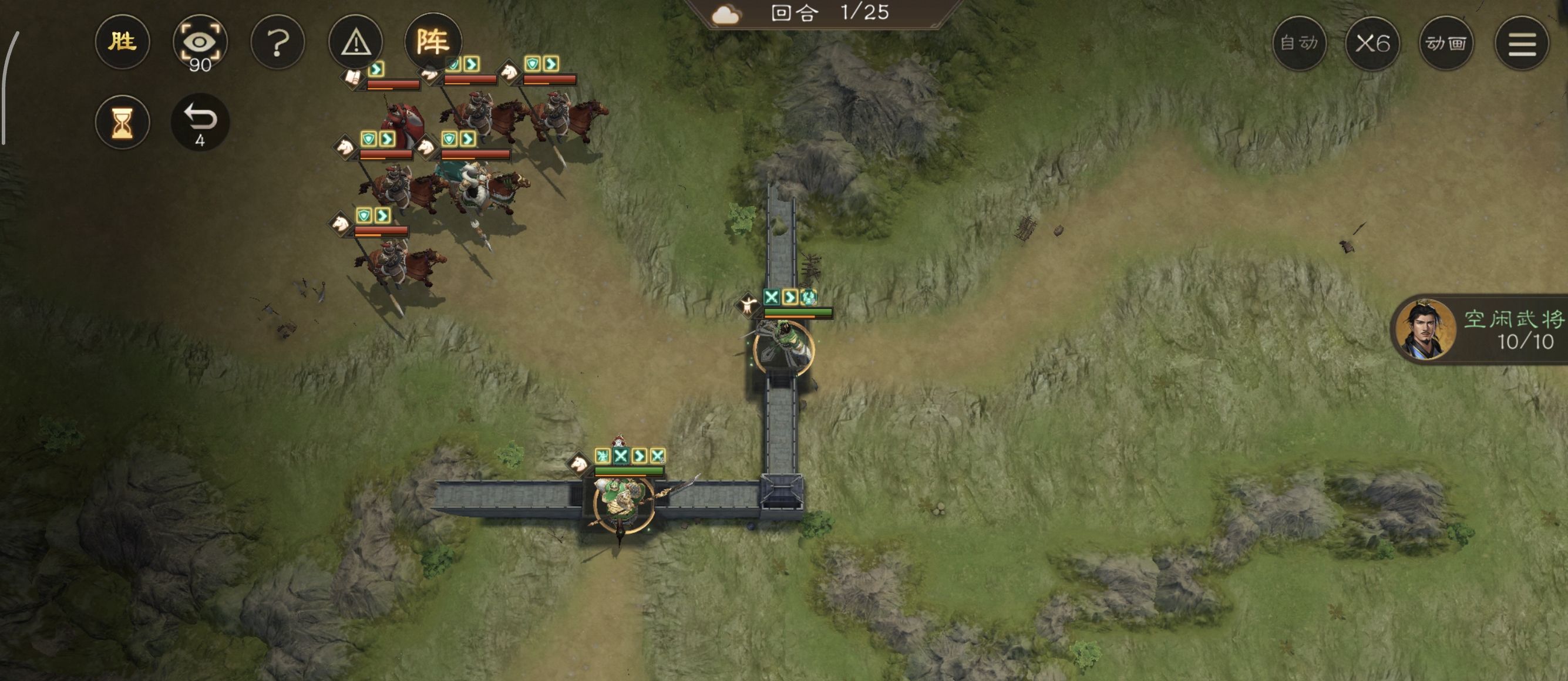Click the warning triangle icon
1568x681 pixels.
355,43
